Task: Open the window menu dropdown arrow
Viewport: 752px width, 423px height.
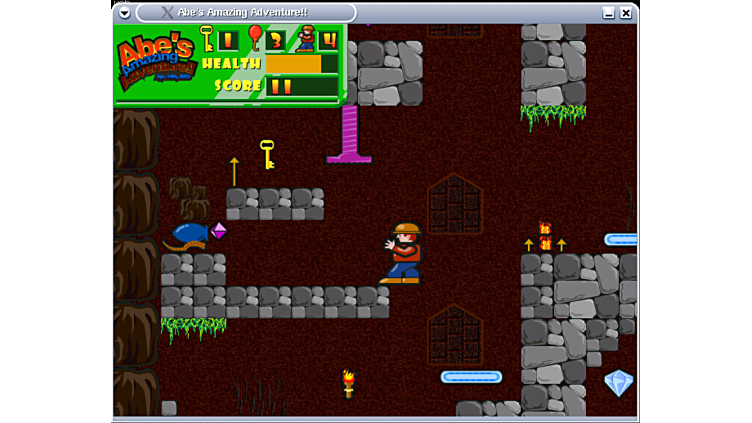Action: pos(125,13)
